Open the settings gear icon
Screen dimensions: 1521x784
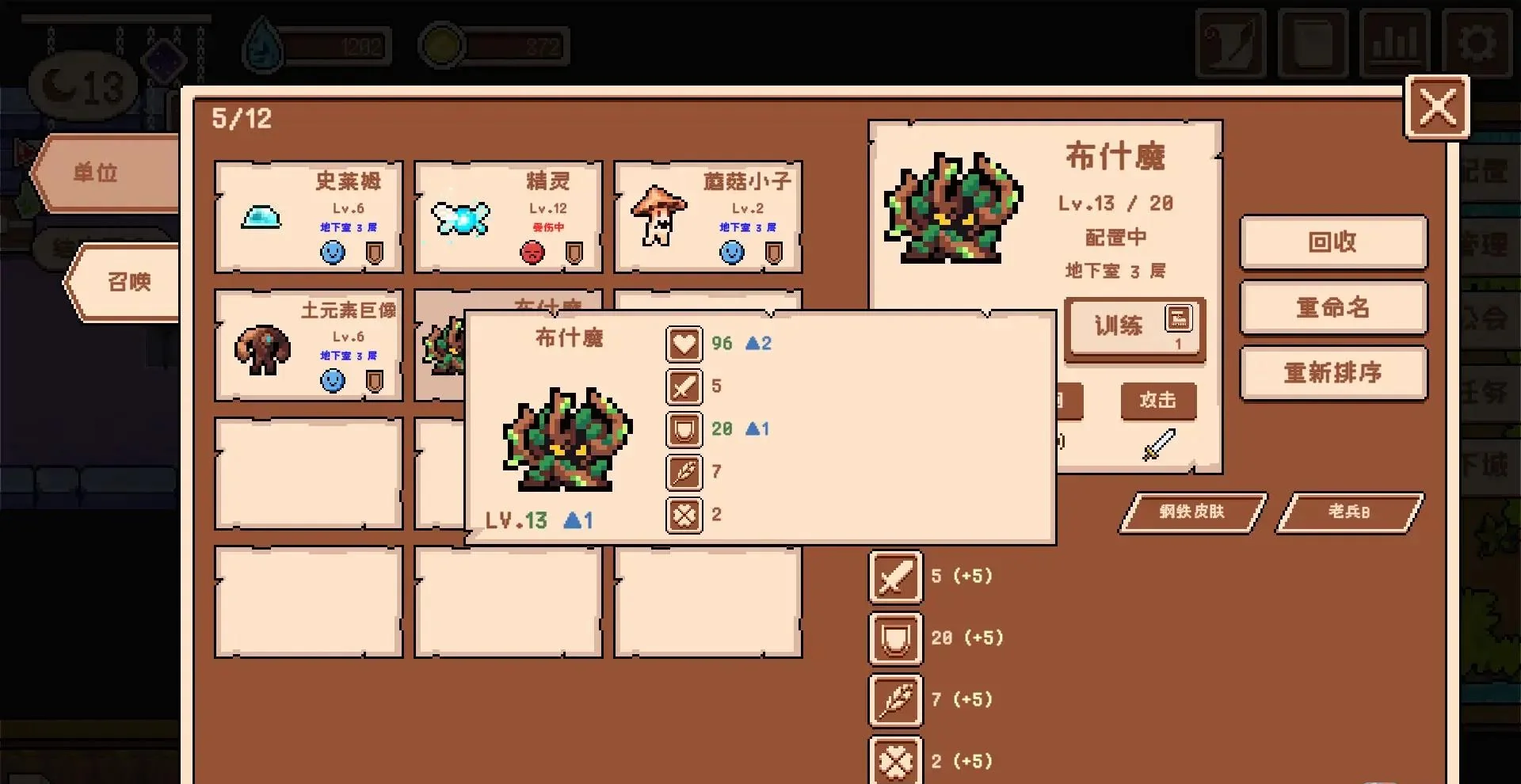(x=1478, y=44)
